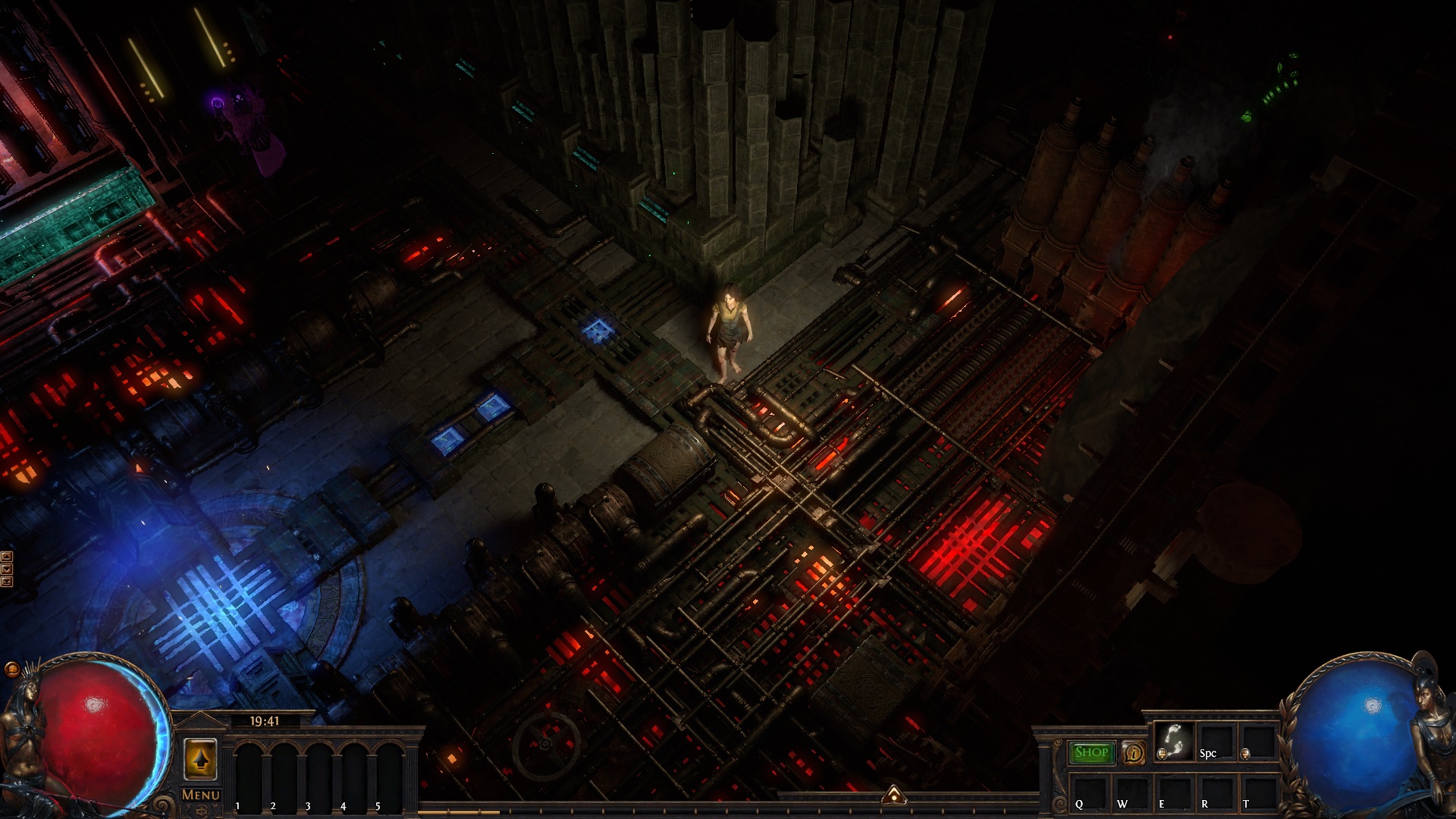Select the footprints move skill slot
Screen dimensions: 1456x819
(x=1173, y=741)
